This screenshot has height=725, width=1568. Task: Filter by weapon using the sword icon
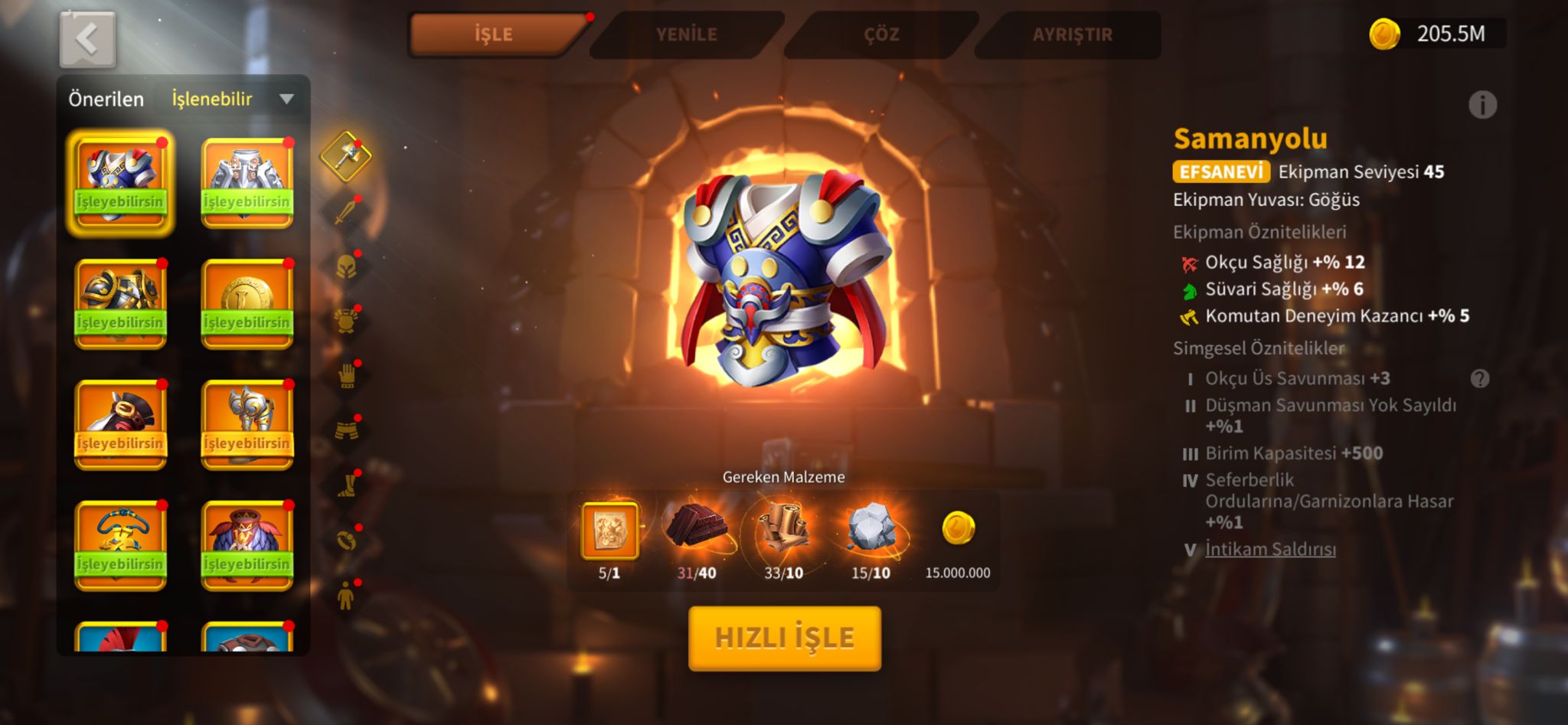pyautogui.click(x=346, y=211)
